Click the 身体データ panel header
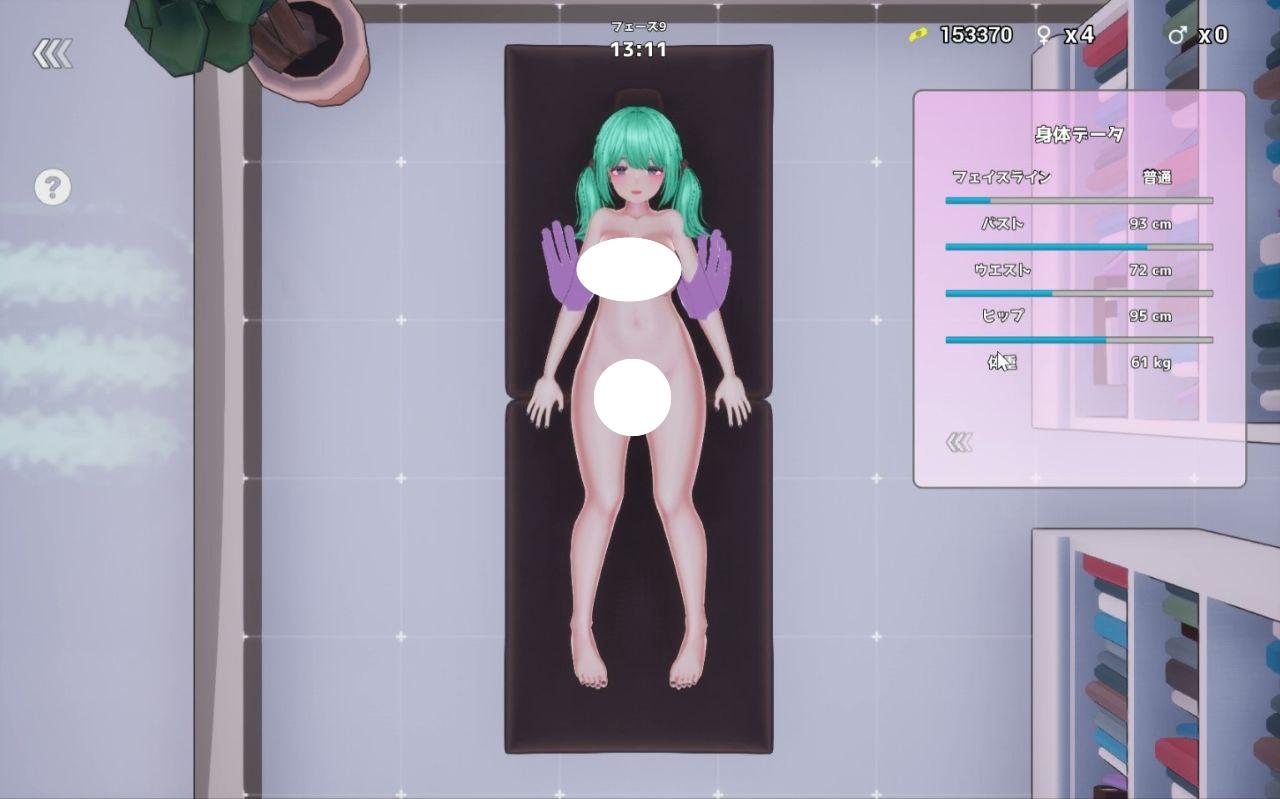 tap(1078, 135)
